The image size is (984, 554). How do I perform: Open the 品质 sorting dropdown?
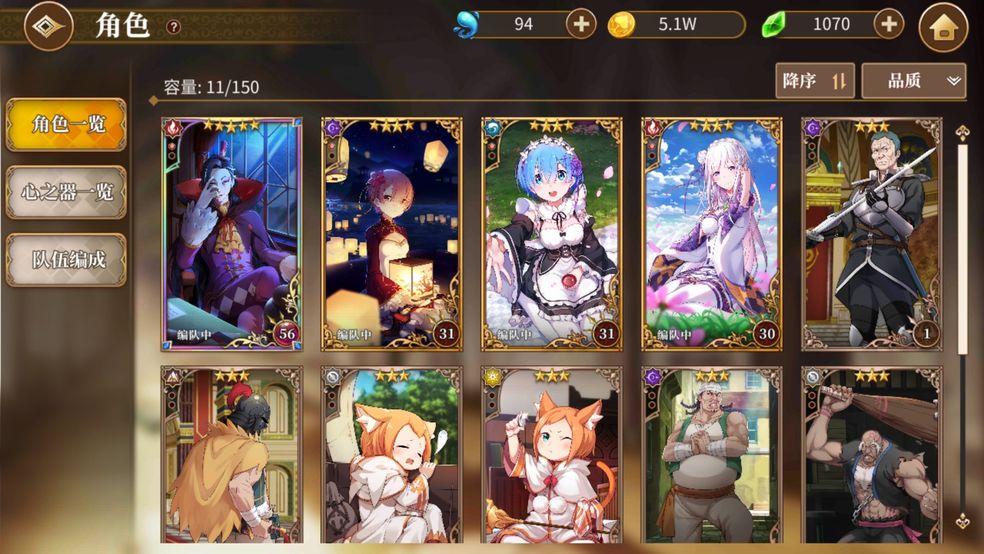[913, 81]
